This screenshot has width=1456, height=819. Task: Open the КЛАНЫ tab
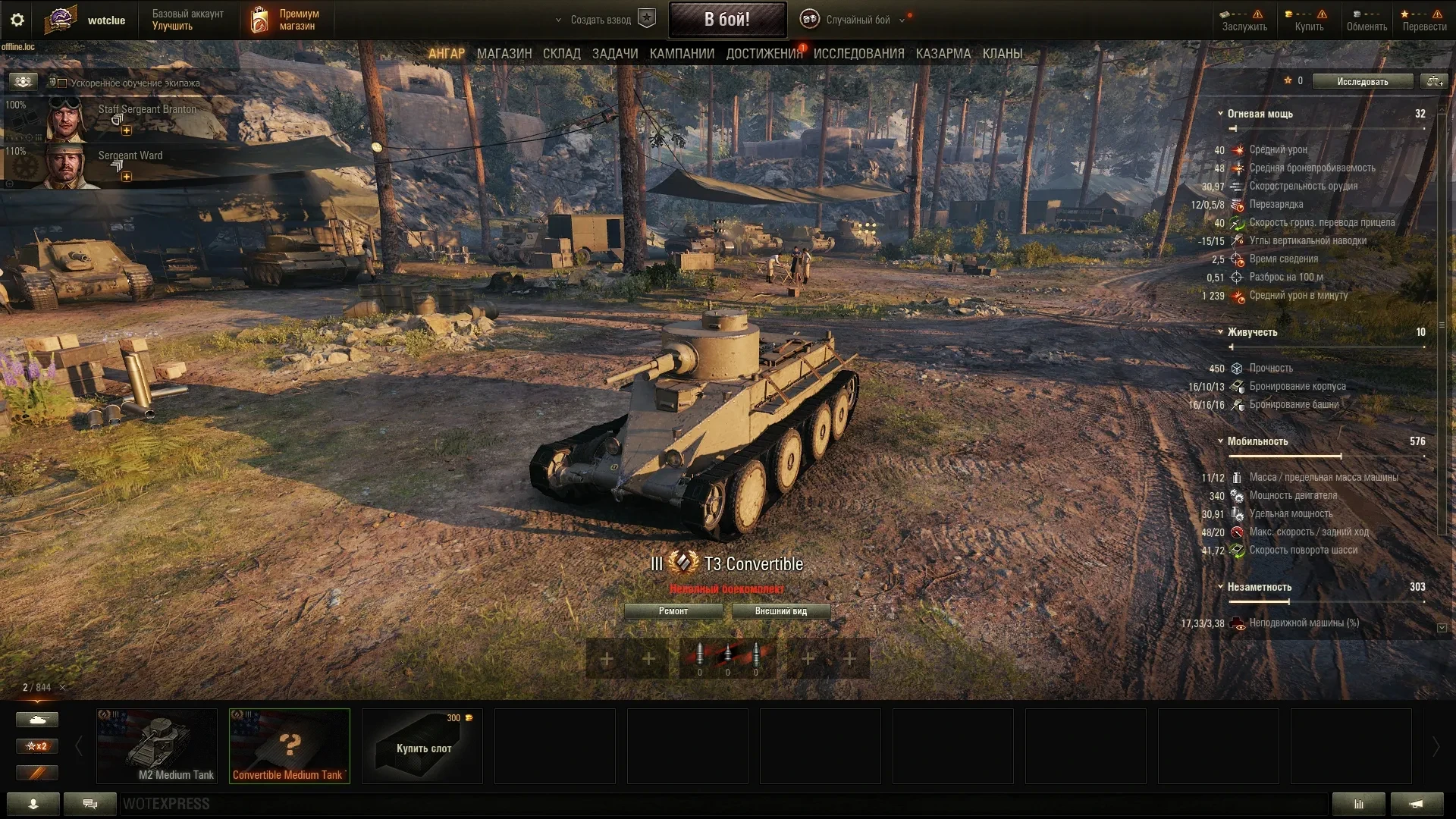[x=1002, y=54]
